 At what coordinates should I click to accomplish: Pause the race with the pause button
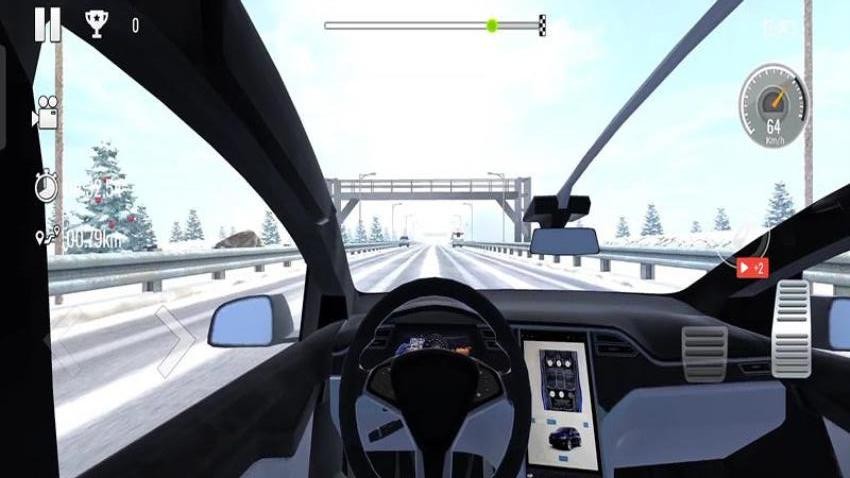click(47, 24)
